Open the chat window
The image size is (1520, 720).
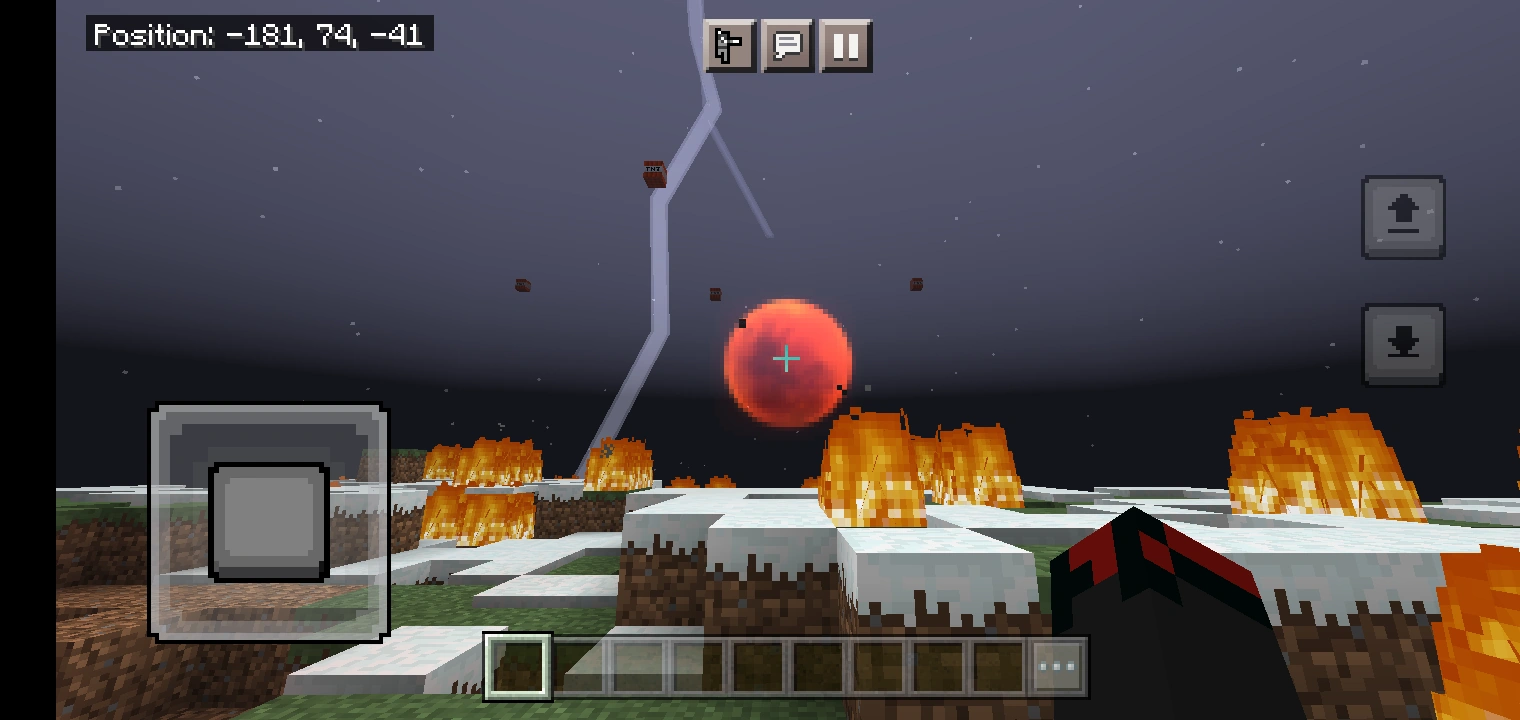(x=787, y=46)
